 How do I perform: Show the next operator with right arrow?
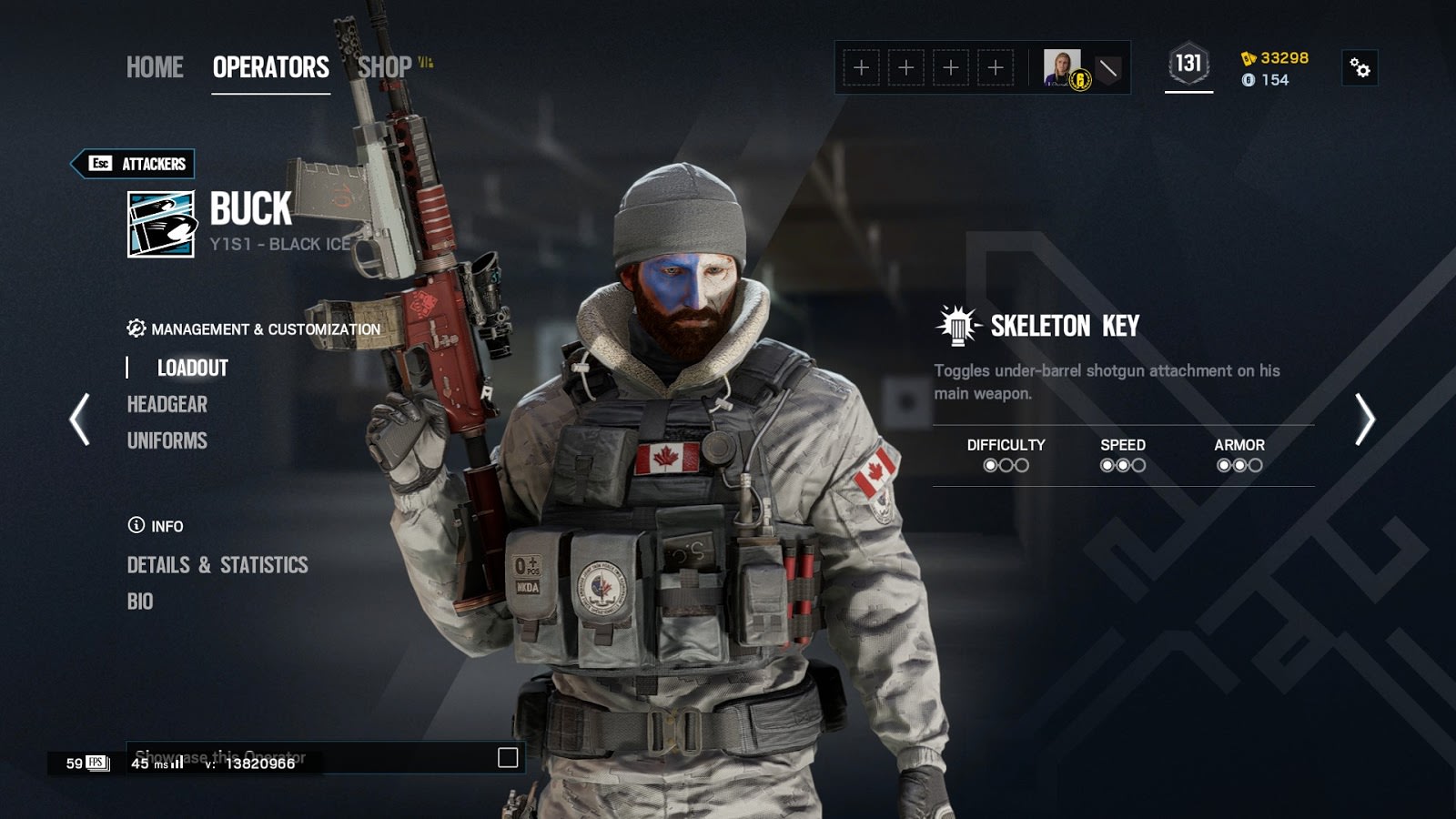point(1364,420)
